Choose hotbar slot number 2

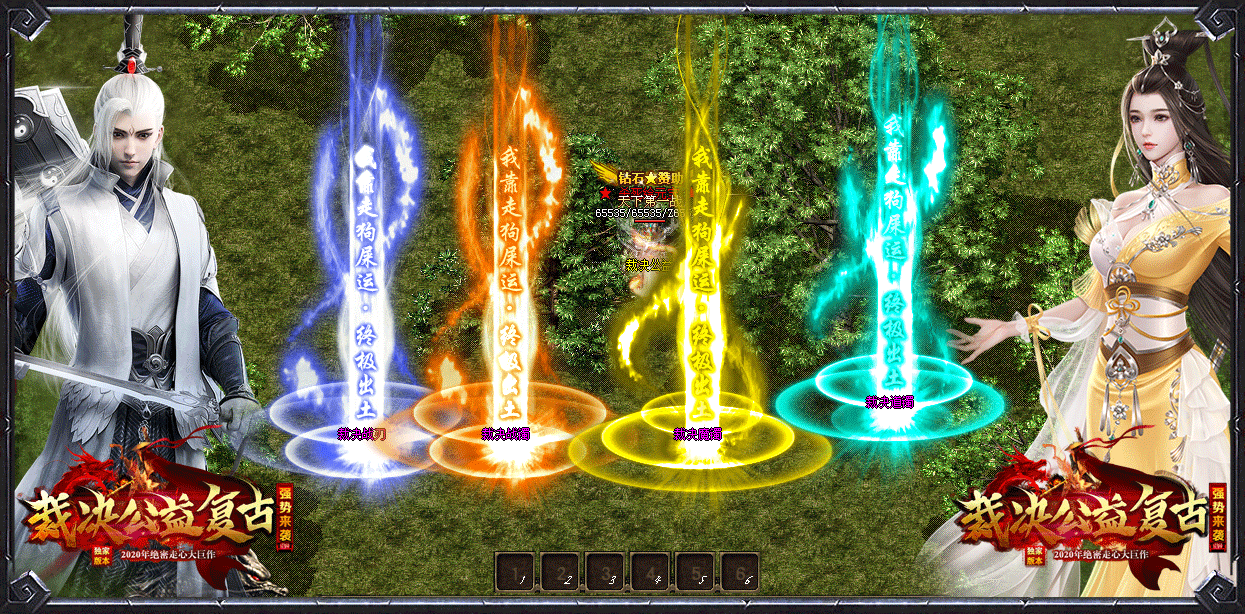[x=558, y=572]
